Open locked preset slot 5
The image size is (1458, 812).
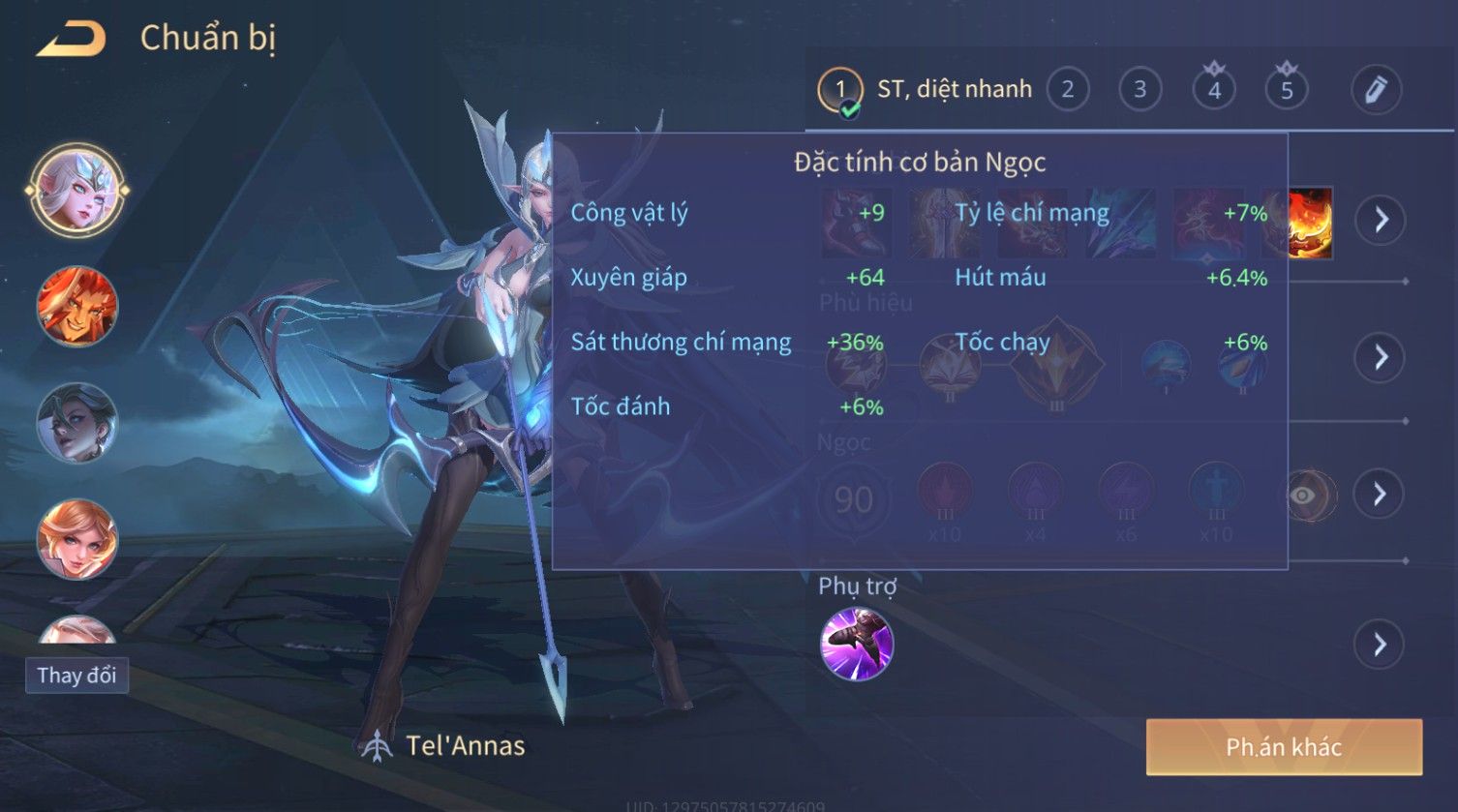[x=1287, y=90]
